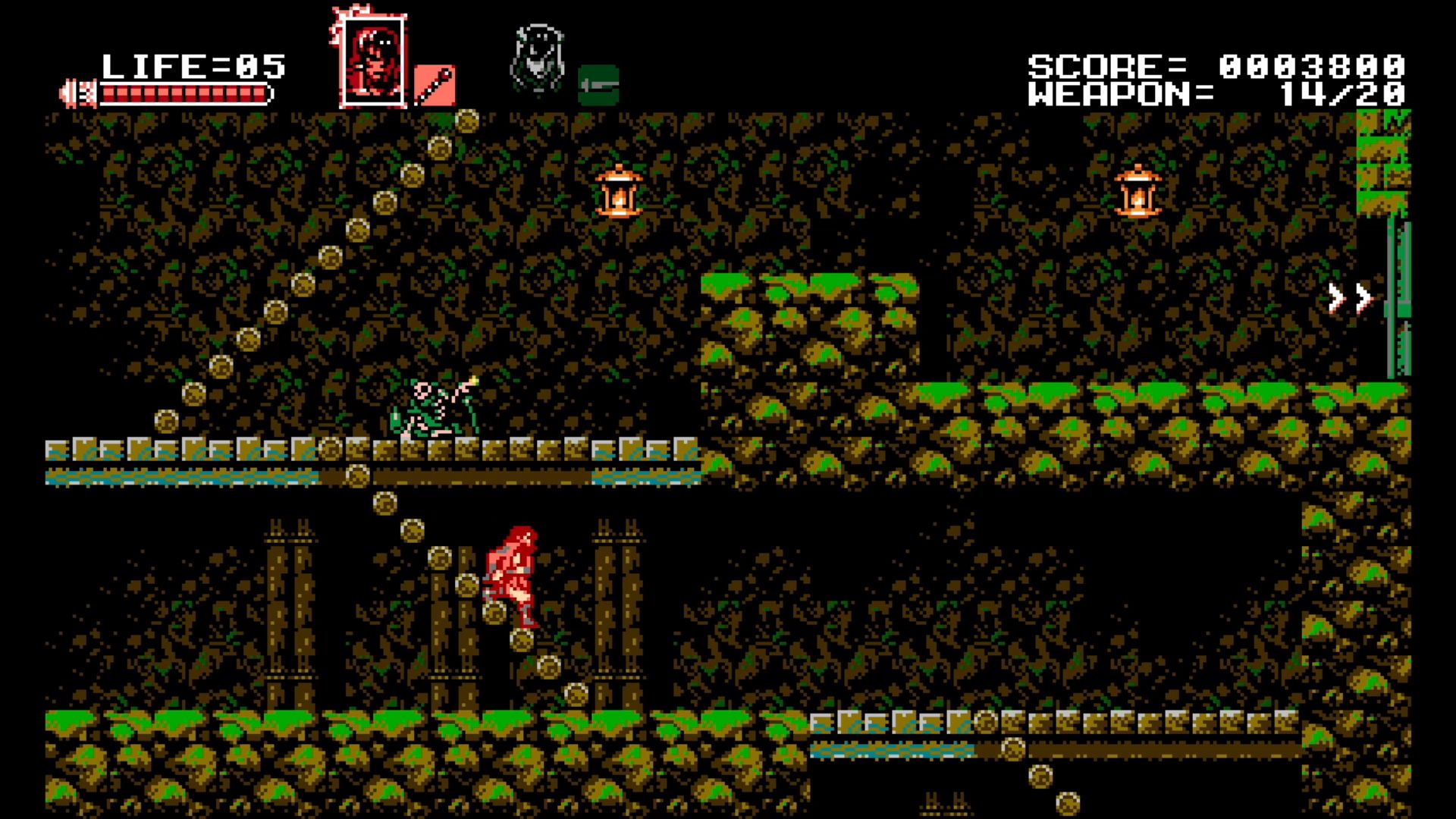Choose the red chain sub-weapon icon
This screenshot has height=819, width=1456.
pos(435,85)
